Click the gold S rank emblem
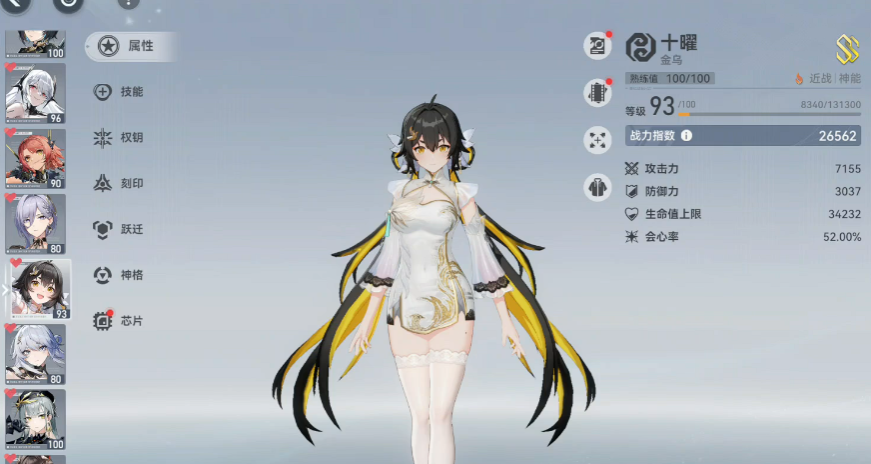The image size is (871, 464). [848, 49]
